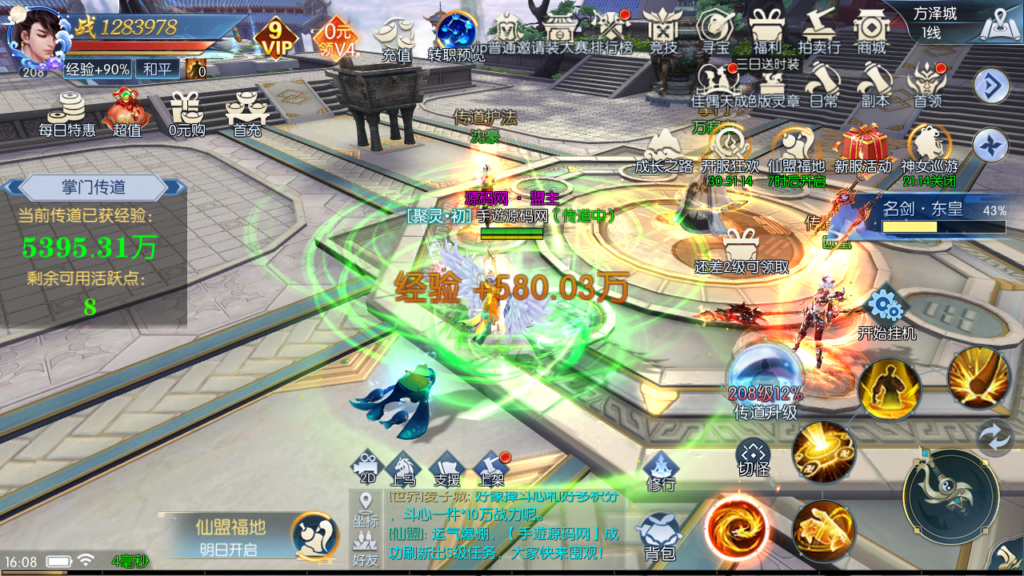Switch target with the 切怪 button
The image size is (1024, 576).
752,459
